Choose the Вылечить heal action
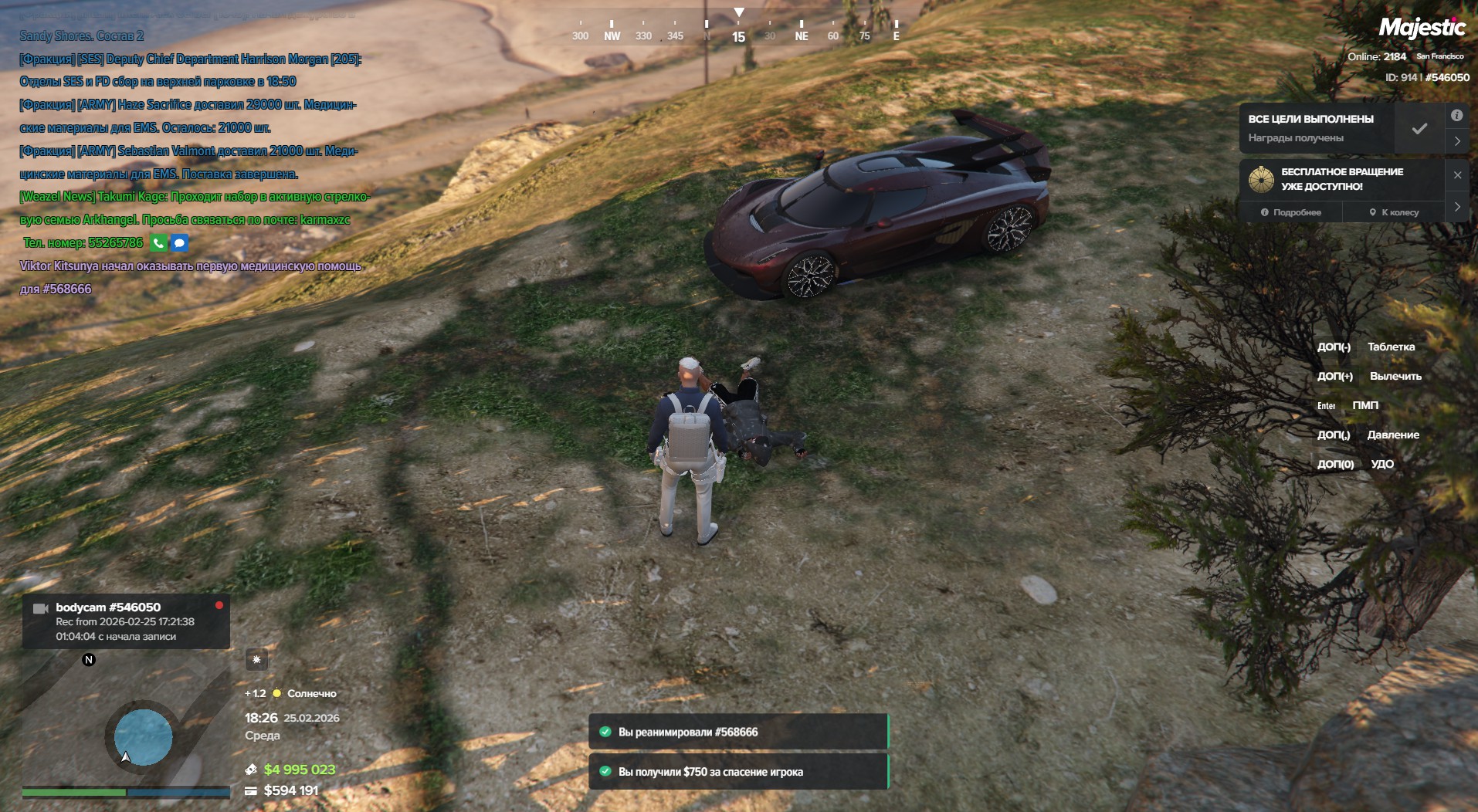 (x=1395, y=377)
